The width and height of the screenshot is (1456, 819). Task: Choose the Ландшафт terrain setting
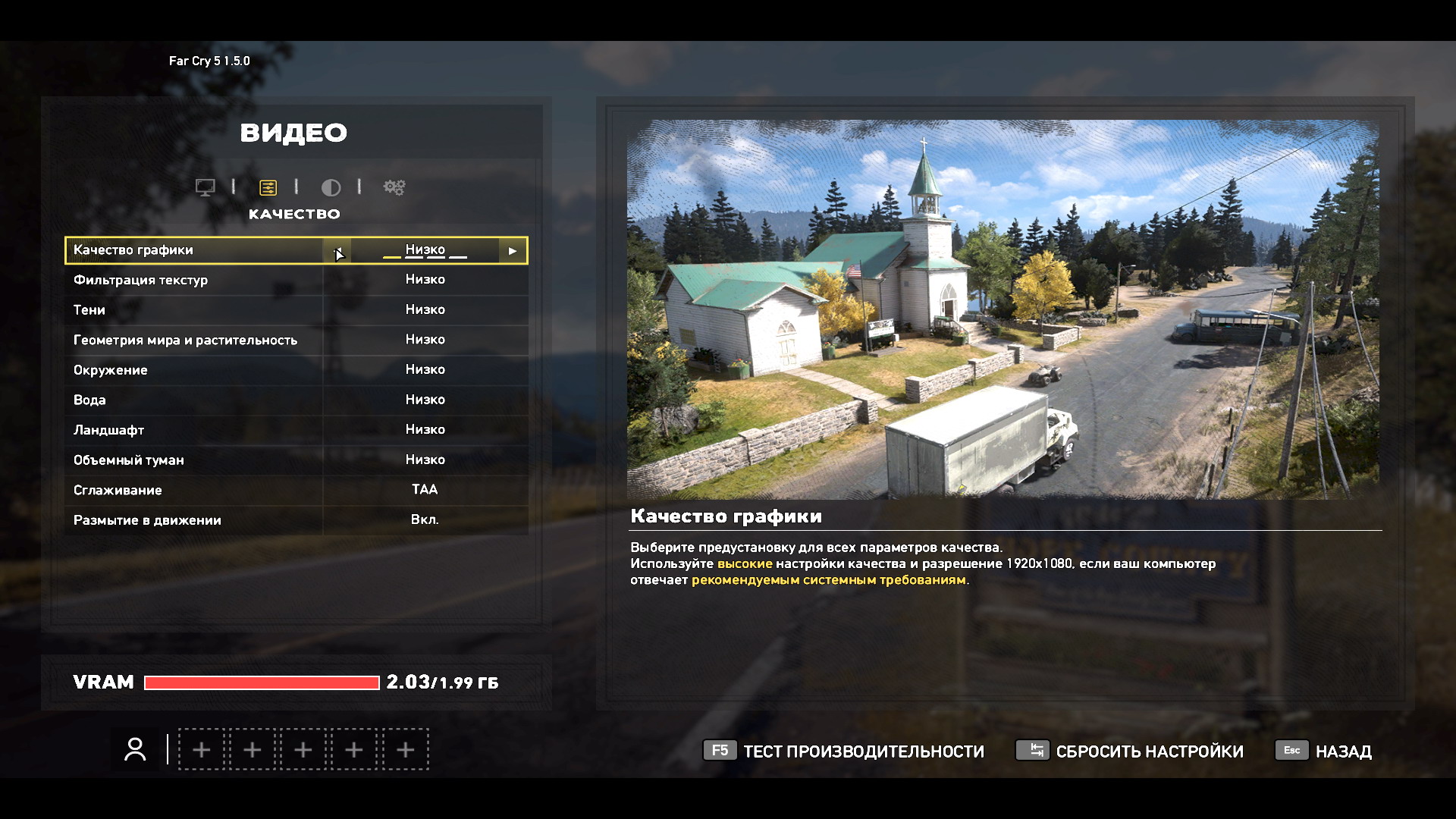click(x=296, y=430)
